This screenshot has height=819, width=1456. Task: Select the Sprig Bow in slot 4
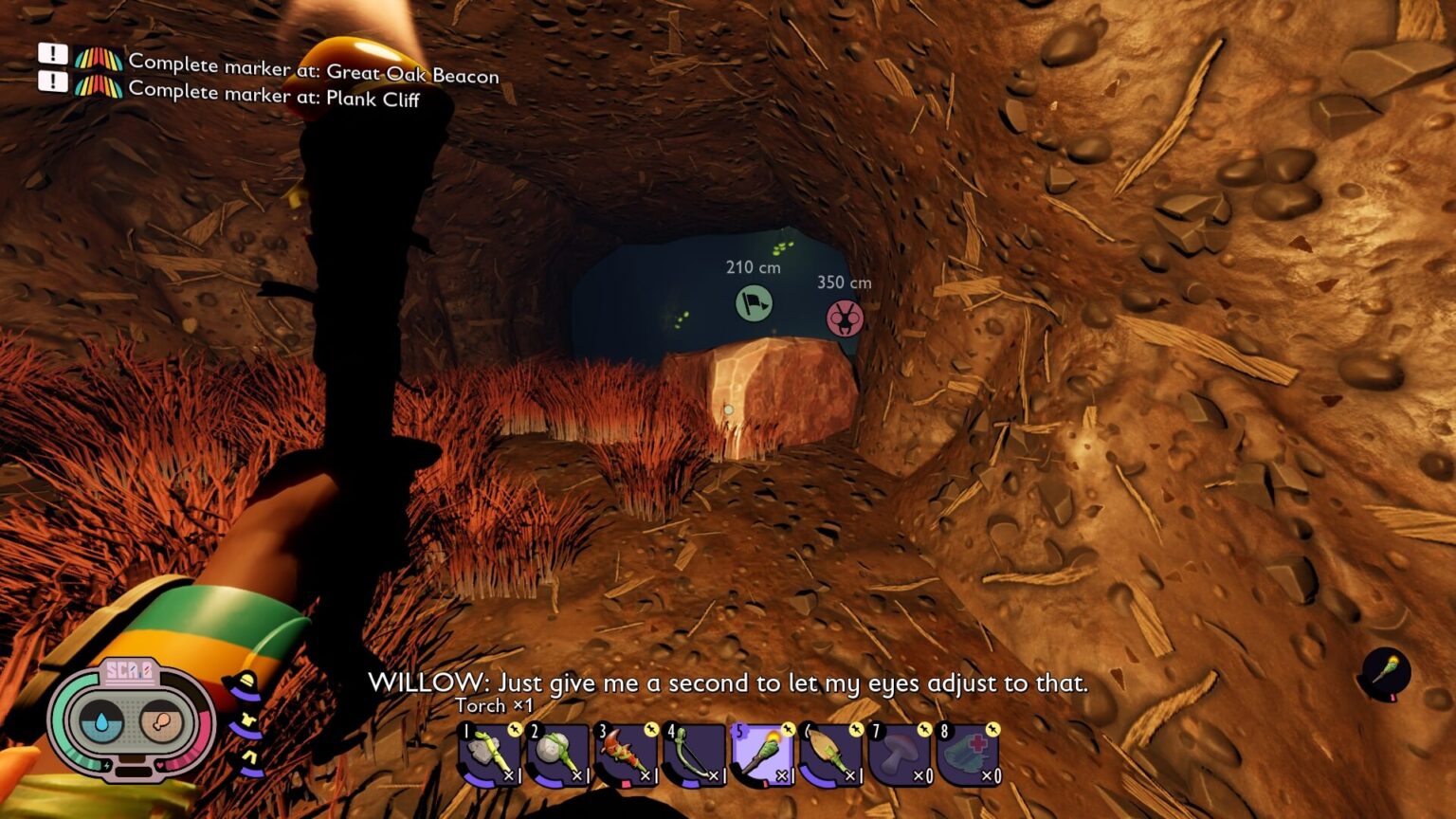pyautogui.click(x=694, y=754)
